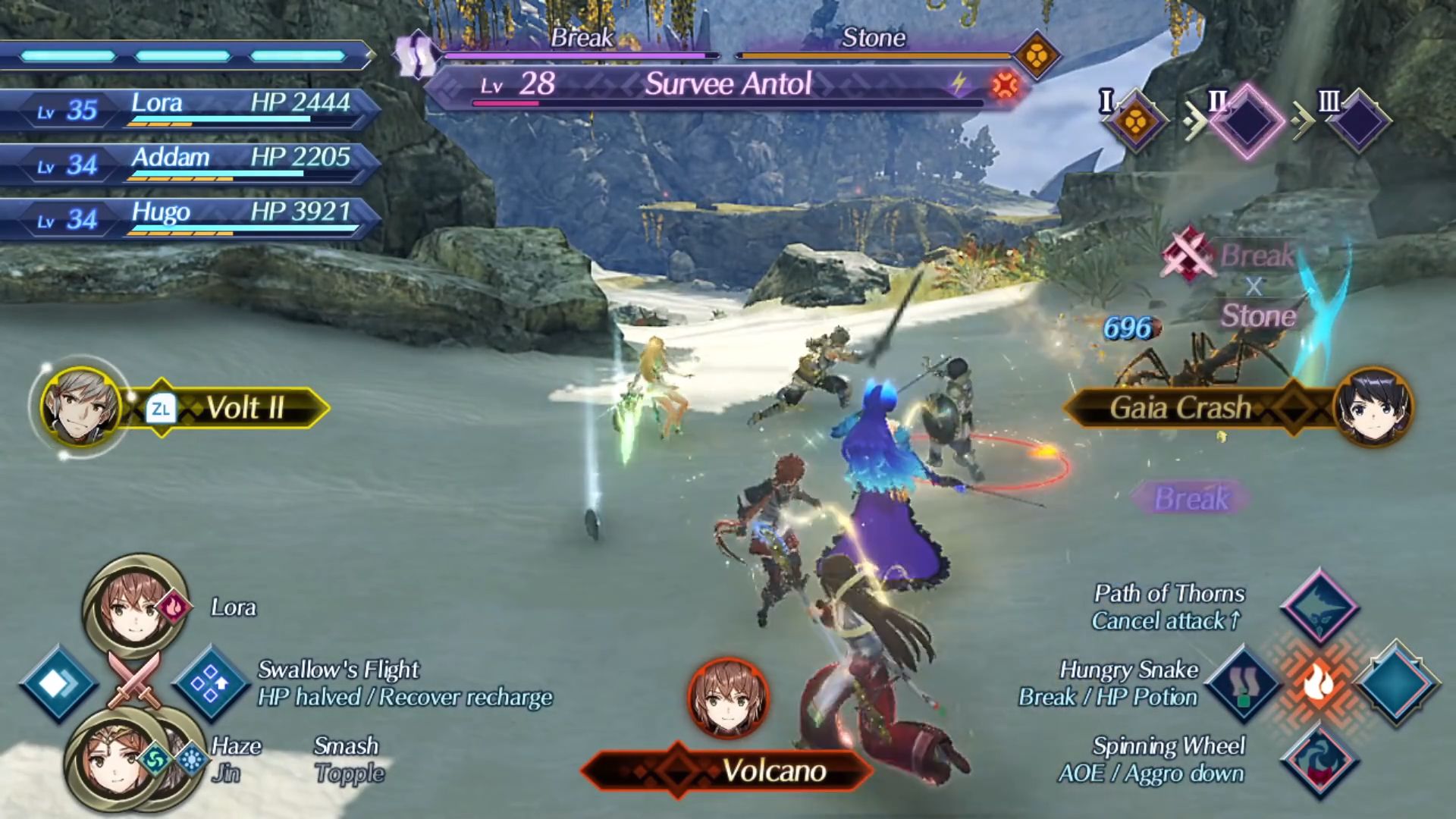Select Lora's party status row
Viewport: 1456px width, 819px height.
190,108
